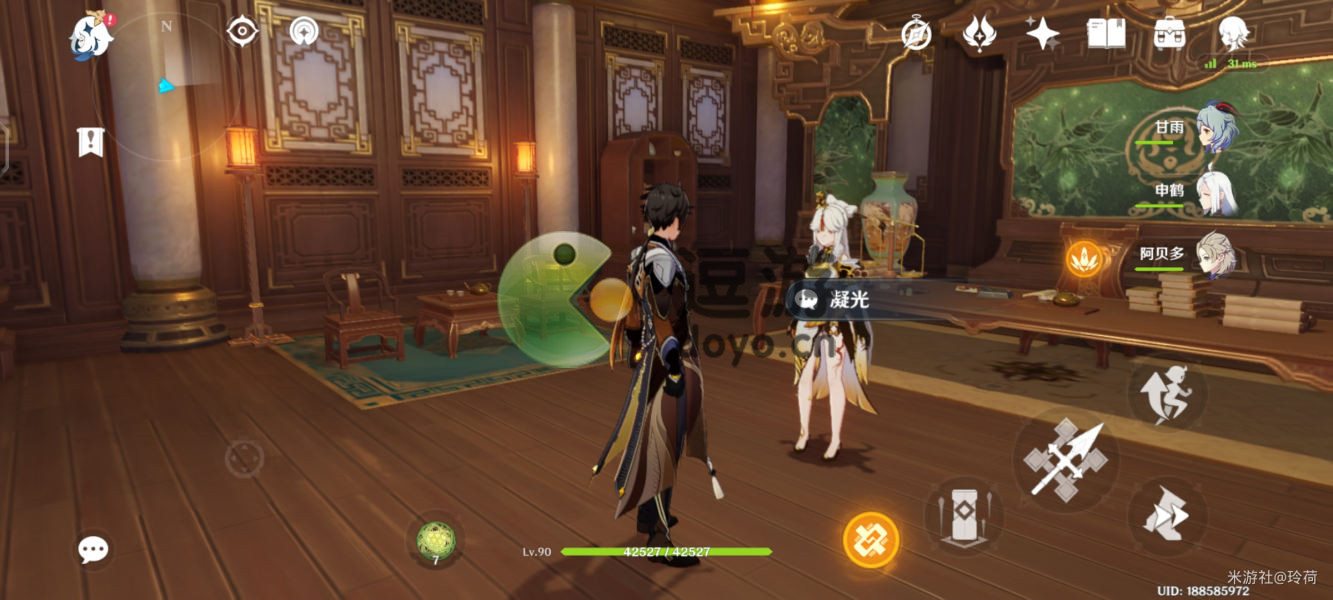Open the winged emblem events icon
The height and width of the screenshot is (600, 1333).
[x=979, y=34]
